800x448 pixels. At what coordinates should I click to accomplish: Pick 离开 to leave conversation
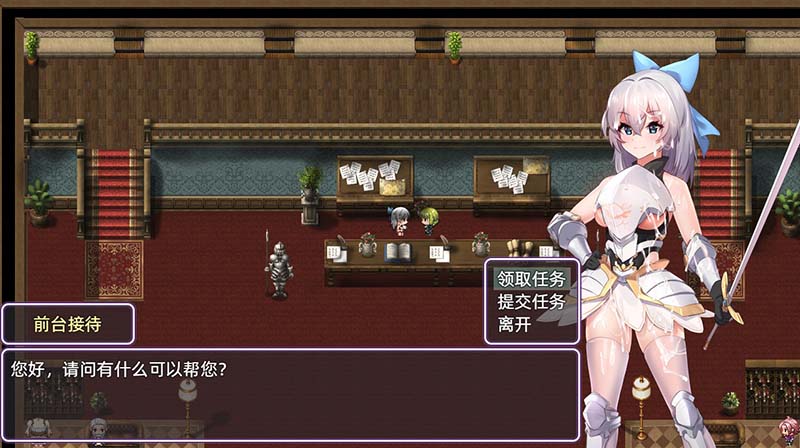click(515, 324)
